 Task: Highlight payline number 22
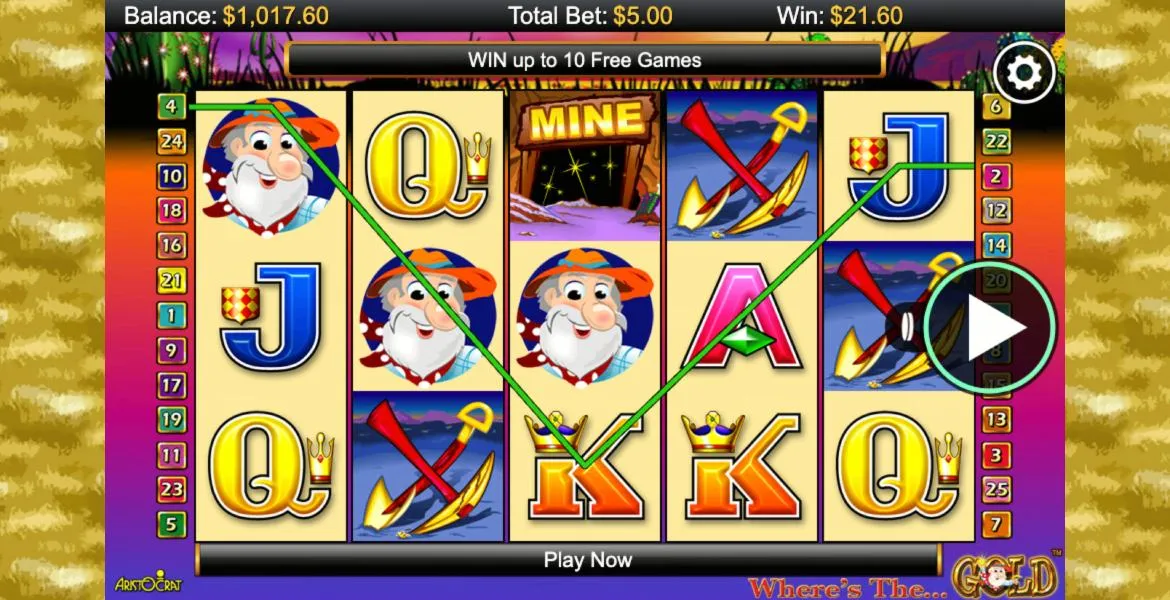996,141
